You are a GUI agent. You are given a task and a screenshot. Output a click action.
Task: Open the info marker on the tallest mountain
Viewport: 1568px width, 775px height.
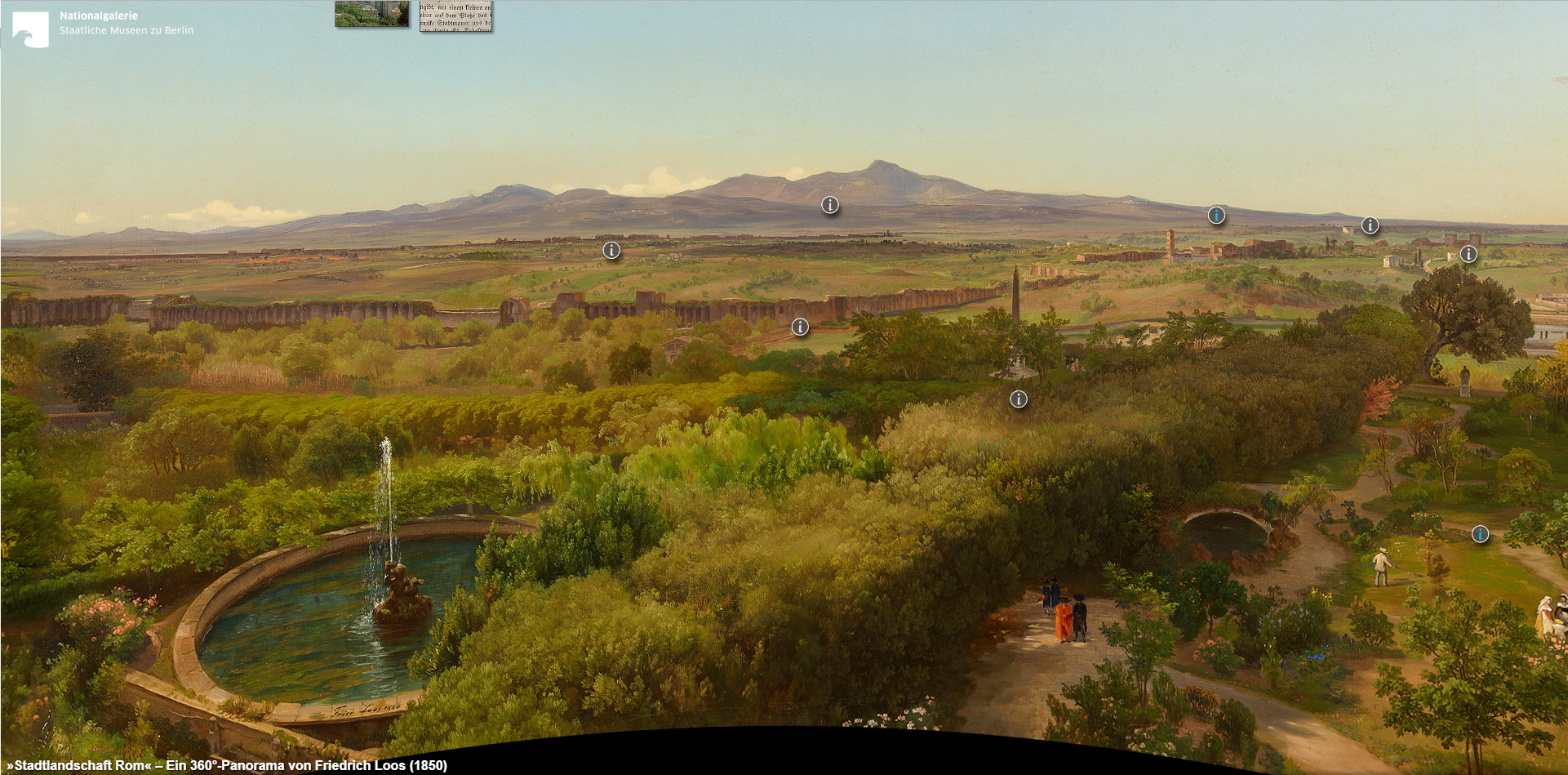pos(829,205)
